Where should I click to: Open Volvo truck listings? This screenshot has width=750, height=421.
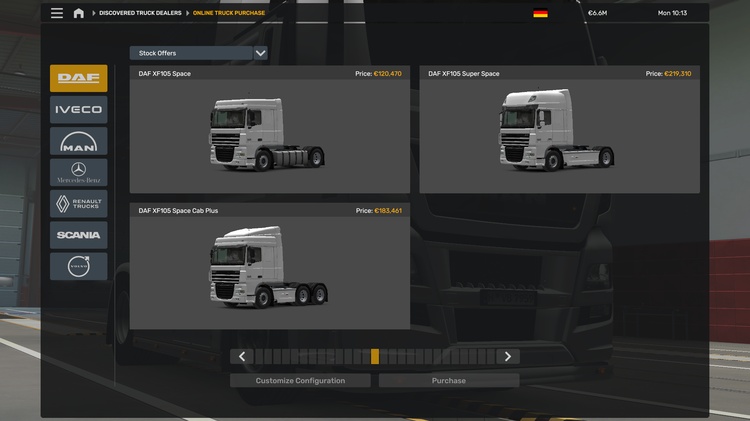point(78,266)
